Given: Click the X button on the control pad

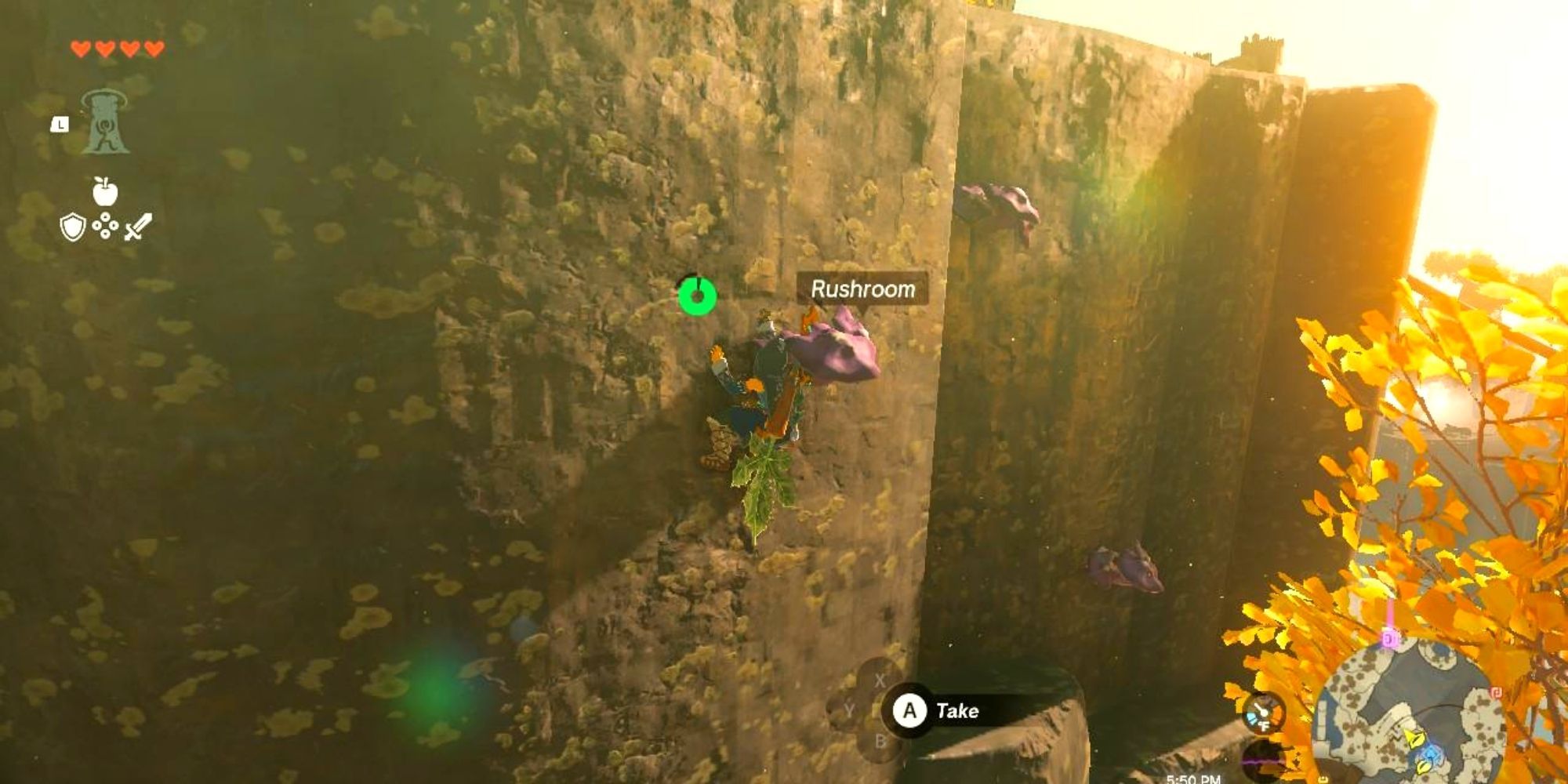Looking at the screenshot, I should tap(880, 679).
